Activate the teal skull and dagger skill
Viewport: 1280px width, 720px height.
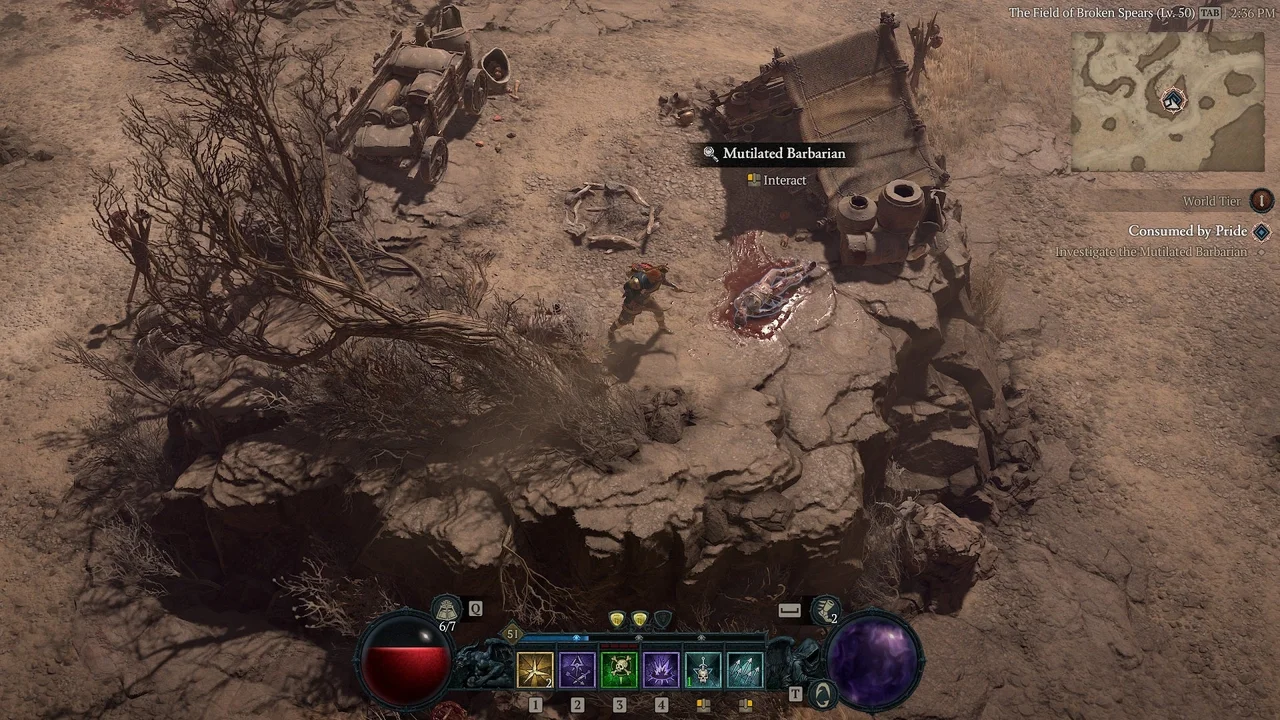(x=703, y=670)
